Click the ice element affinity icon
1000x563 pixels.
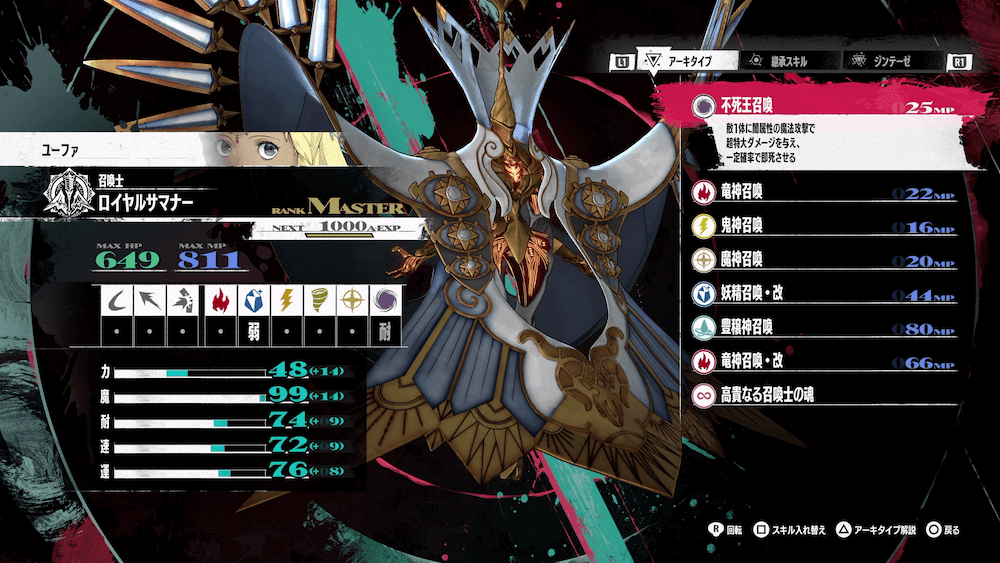pos(253,300)
